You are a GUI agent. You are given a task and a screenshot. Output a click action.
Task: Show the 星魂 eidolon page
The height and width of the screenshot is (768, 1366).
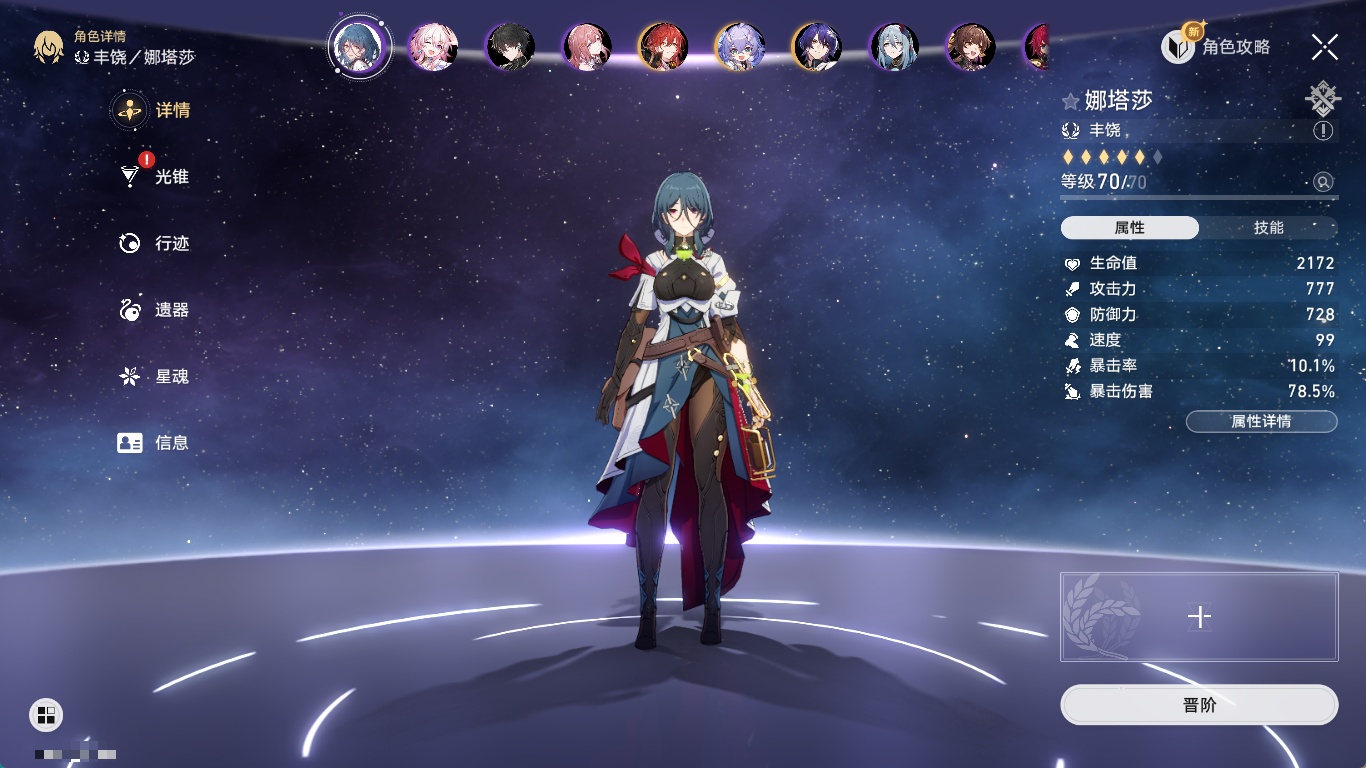pos(155,377)
